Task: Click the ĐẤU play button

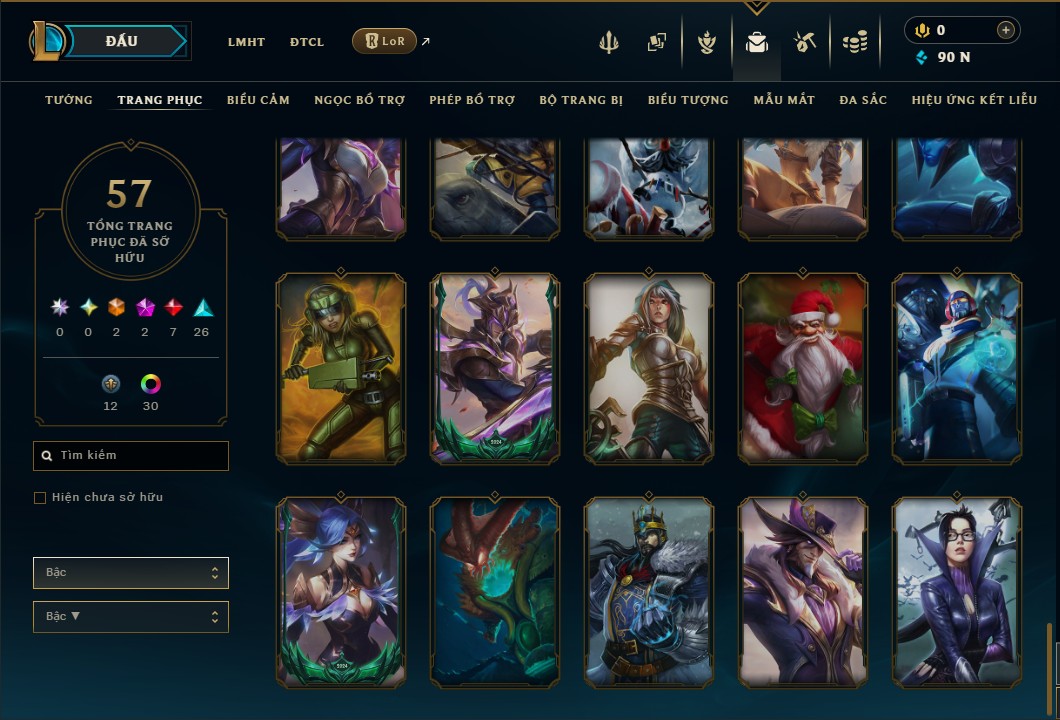Action: click(x=122, y=41)
